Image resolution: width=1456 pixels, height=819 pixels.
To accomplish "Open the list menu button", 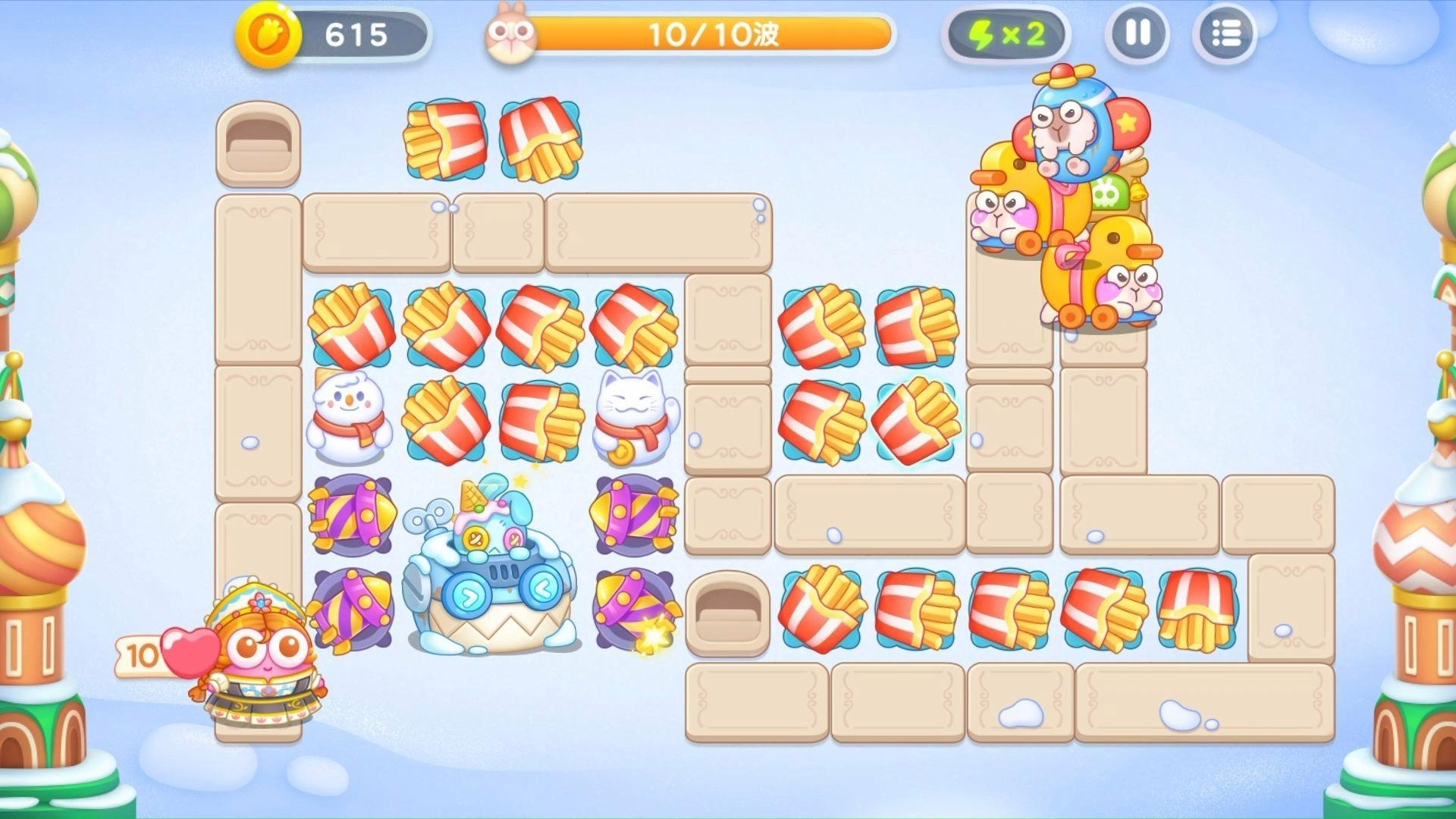I will click(1224, 34).
